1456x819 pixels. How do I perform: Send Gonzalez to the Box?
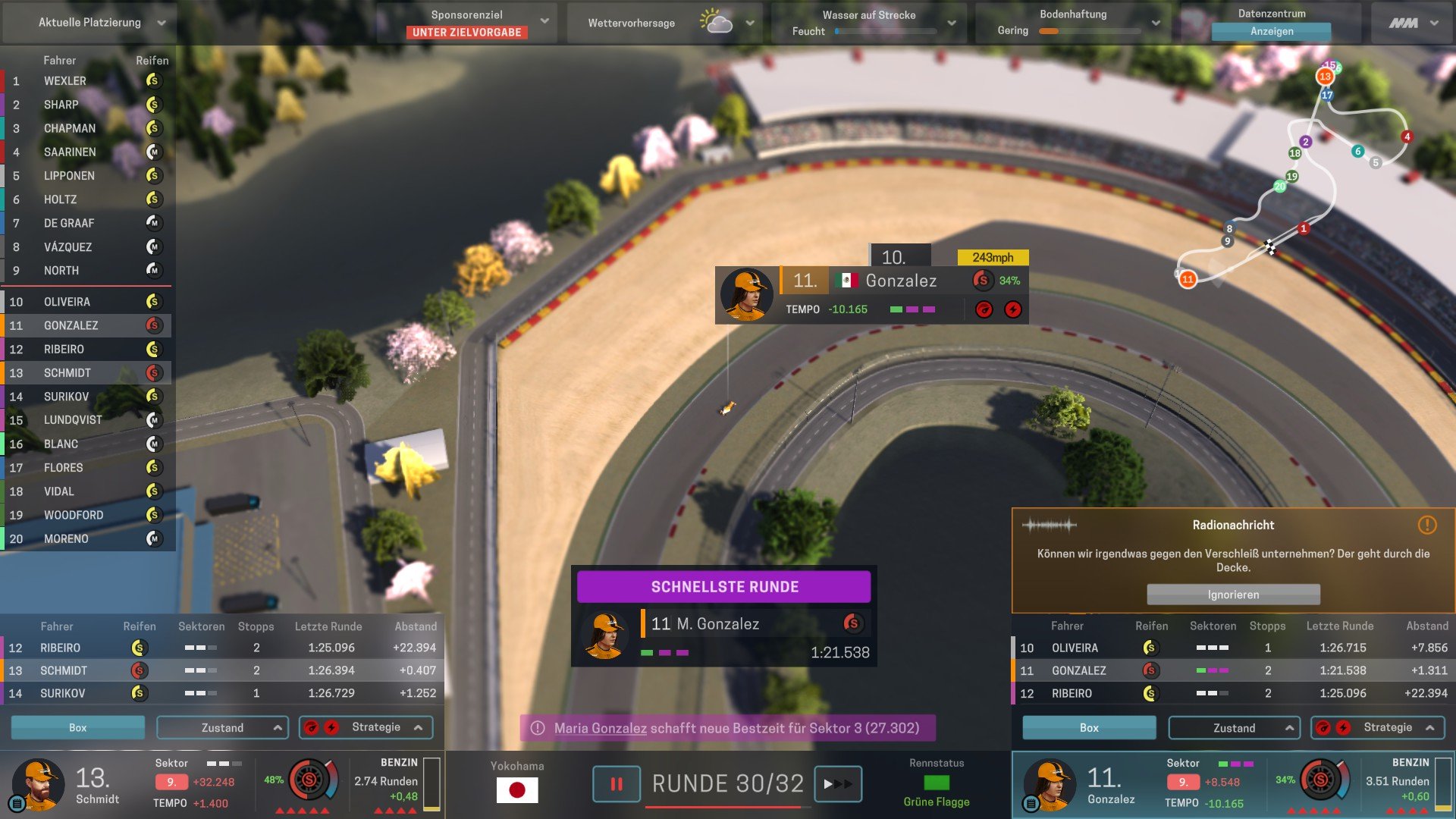point(1089,728)
